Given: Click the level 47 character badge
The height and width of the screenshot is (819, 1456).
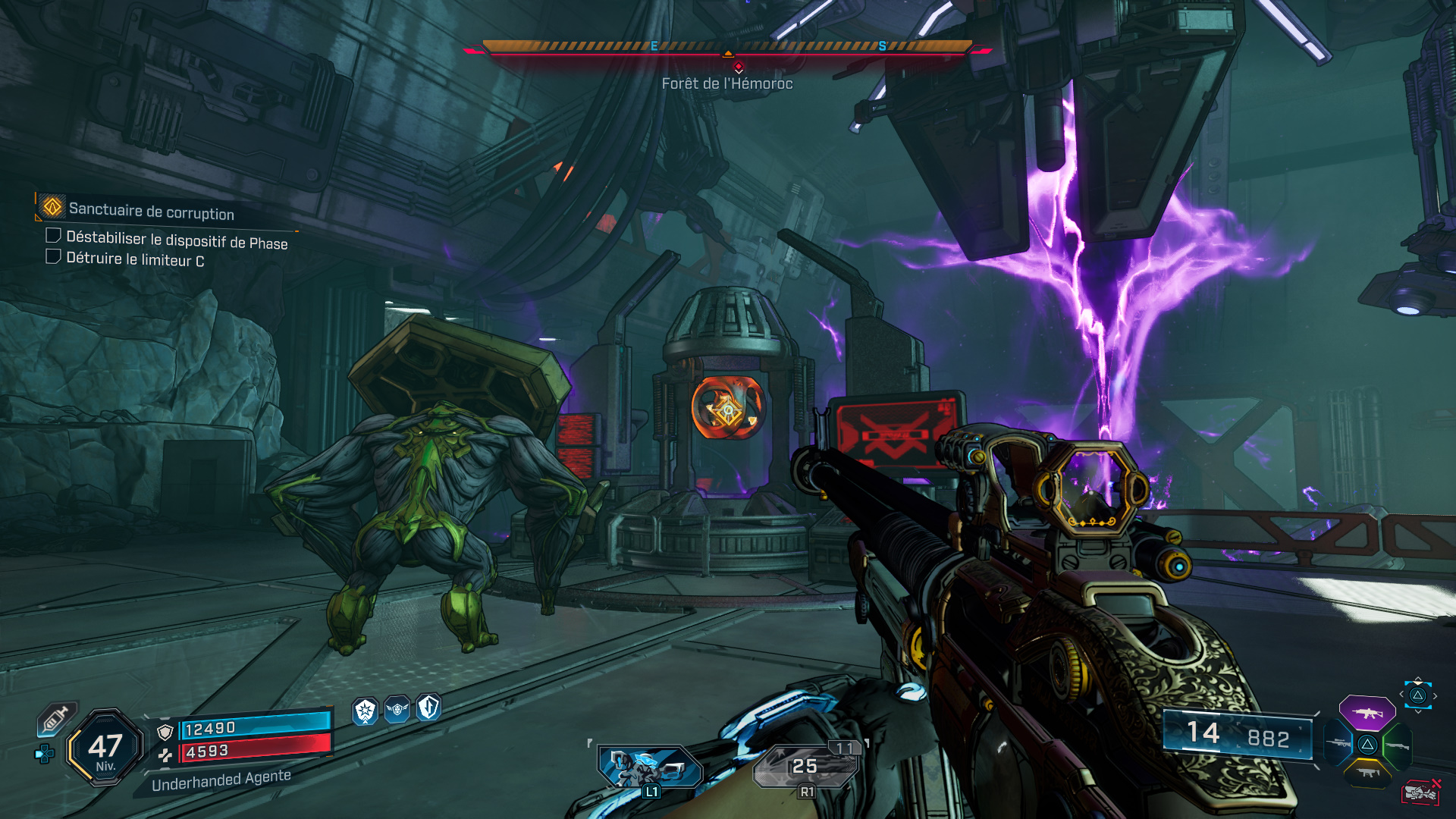Looking at the screenshot, I should point(105,748).
